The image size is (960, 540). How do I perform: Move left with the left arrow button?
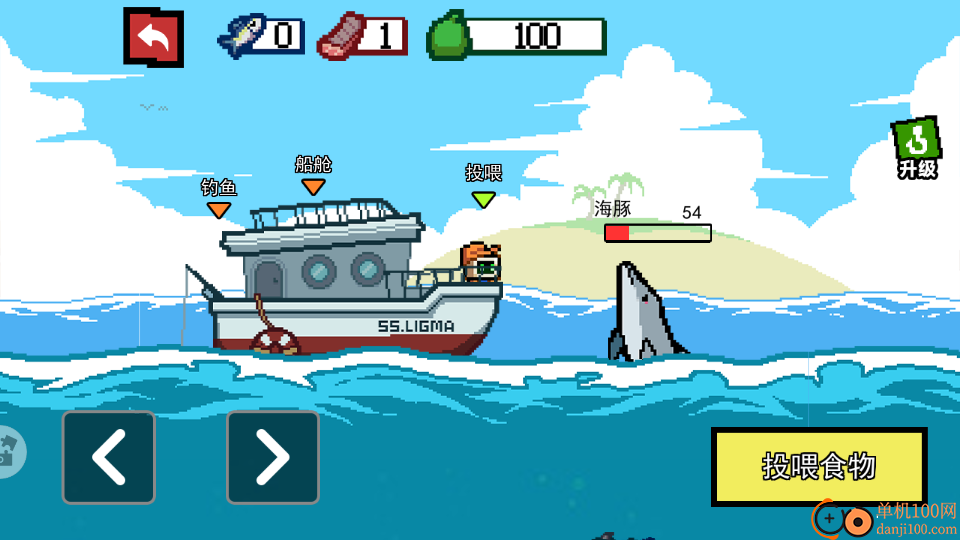point(109,457)
